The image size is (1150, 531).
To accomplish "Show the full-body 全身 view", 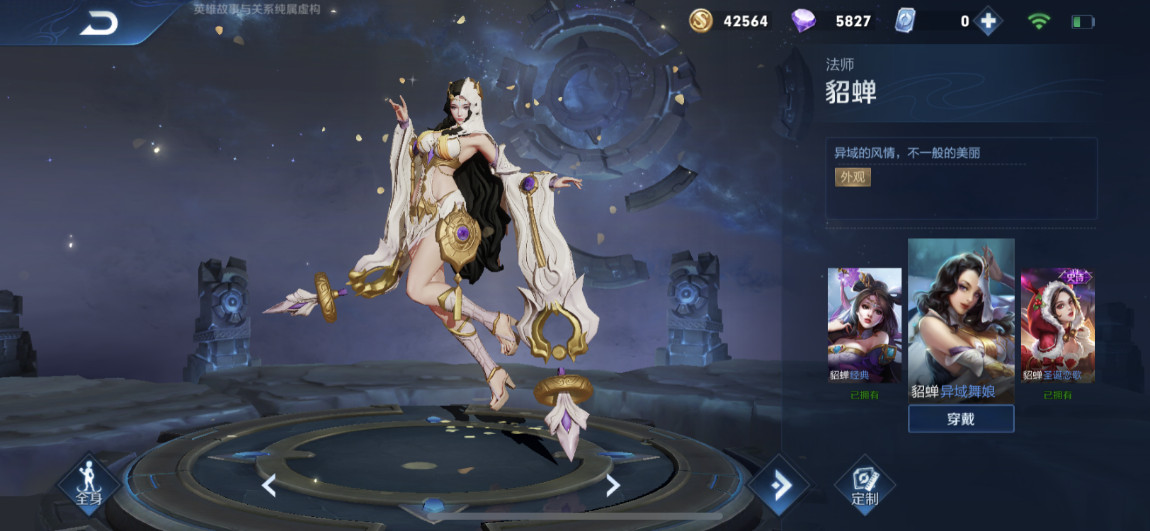I will click(88, 484).
